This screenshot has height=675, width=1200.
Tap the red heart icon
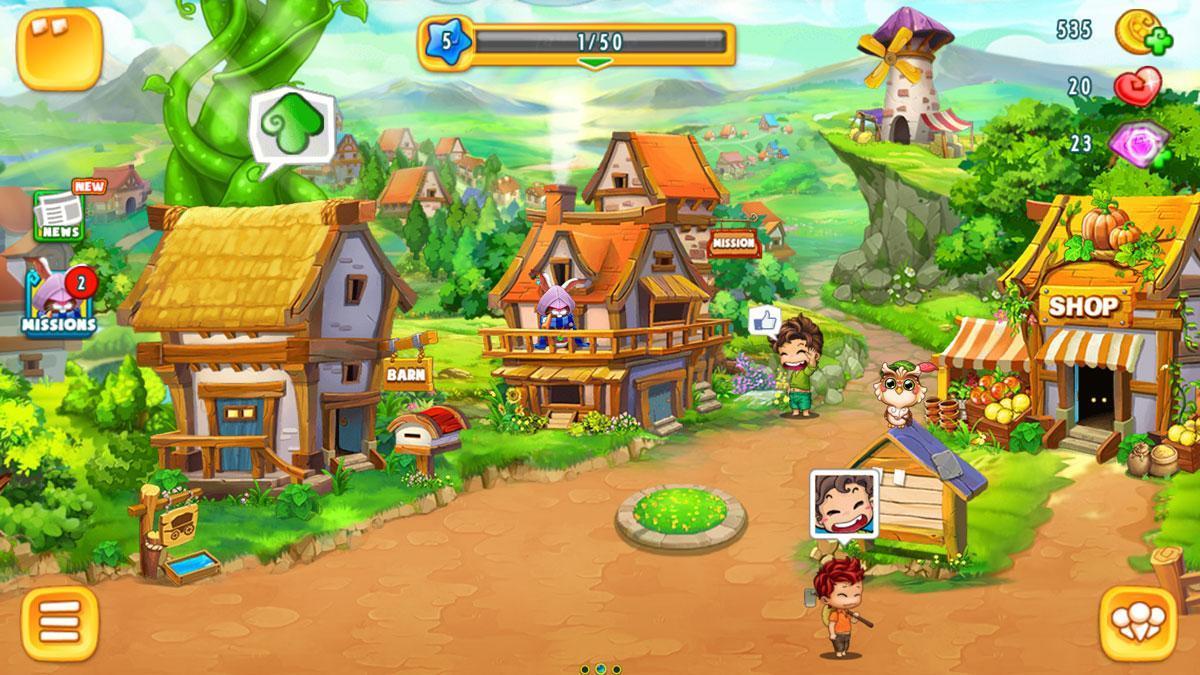(1138, 87)
